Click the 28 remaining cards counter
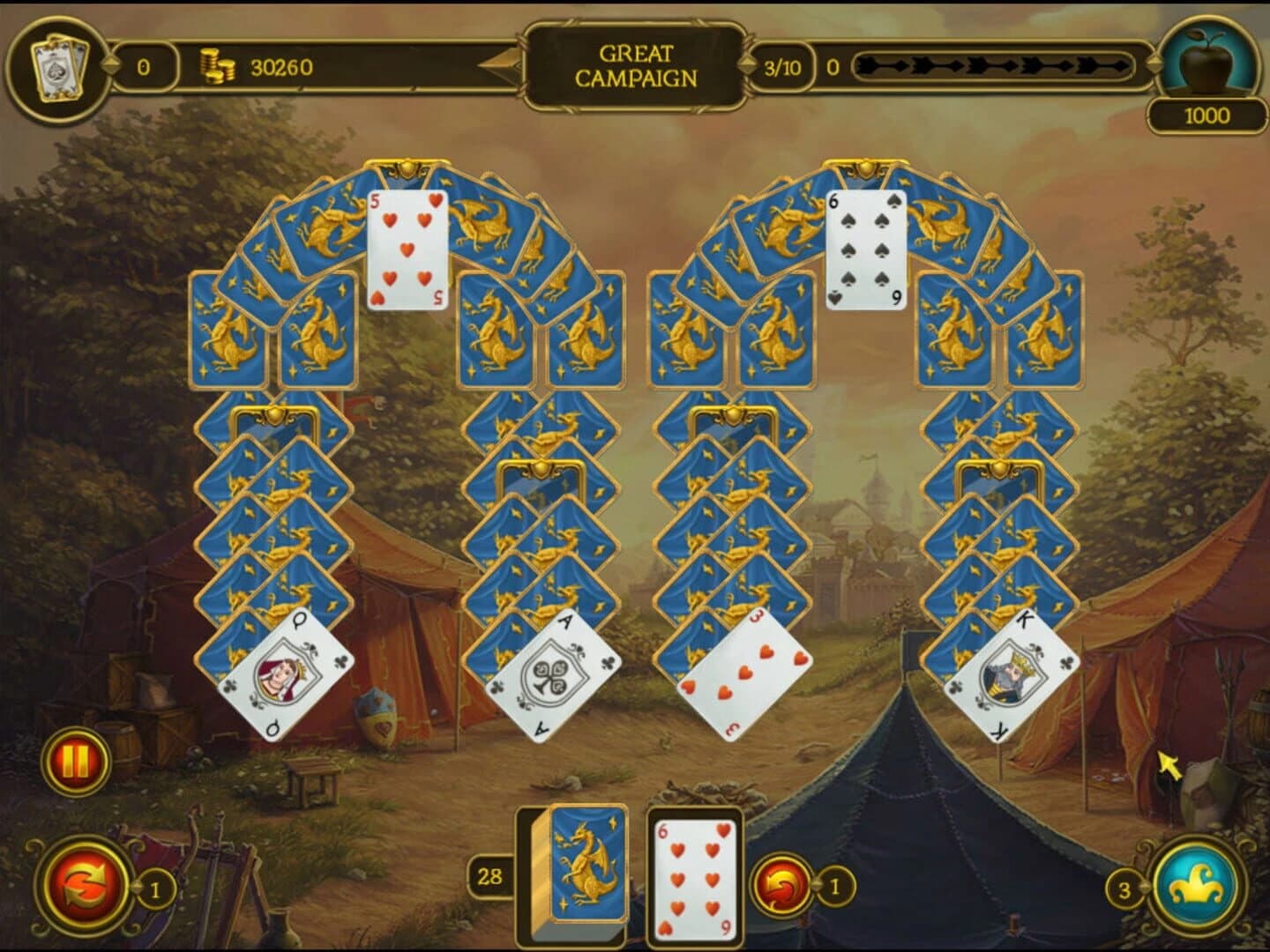 pos(490,877)
